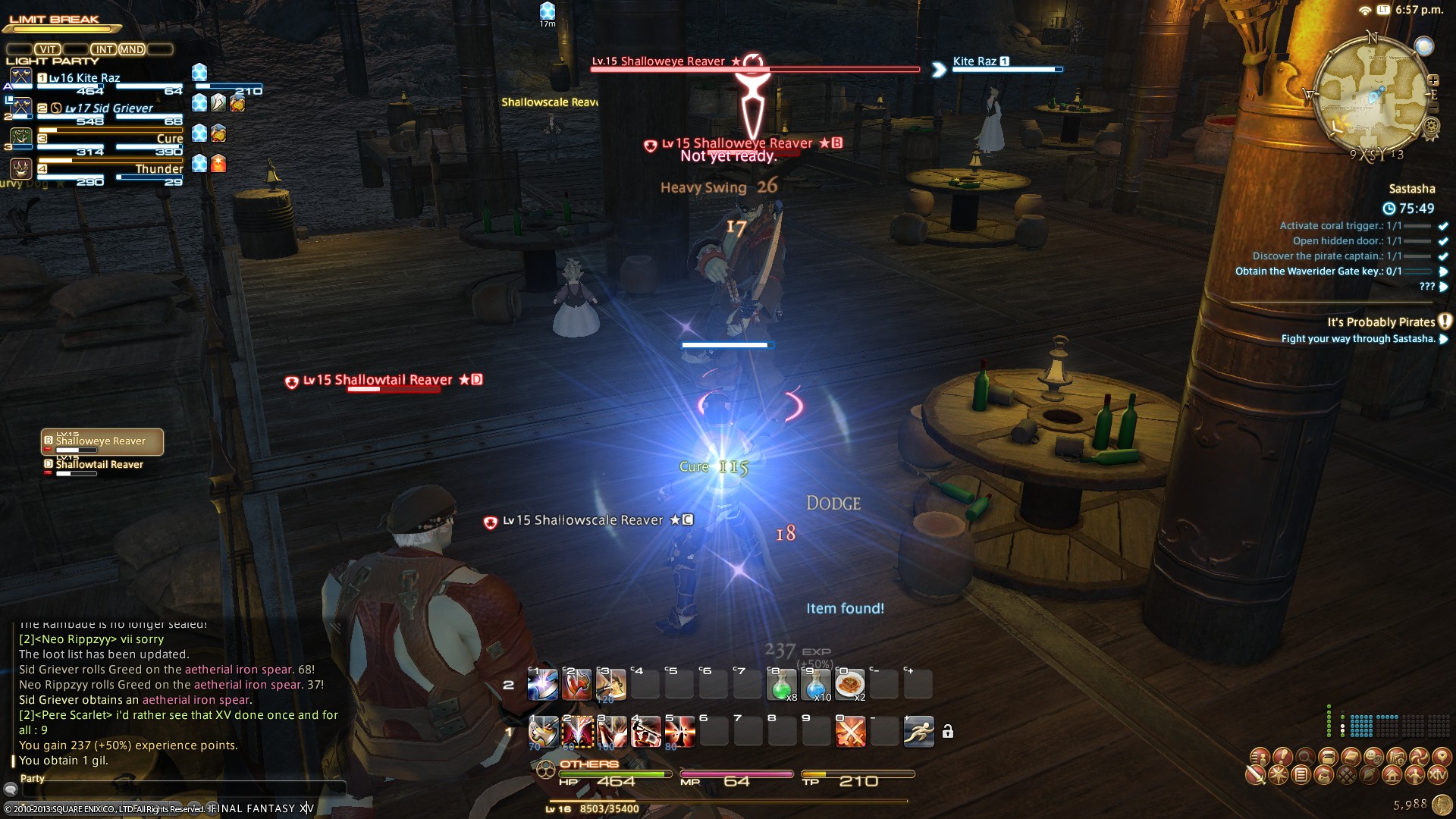Activate the crossed swords ability

850,732
